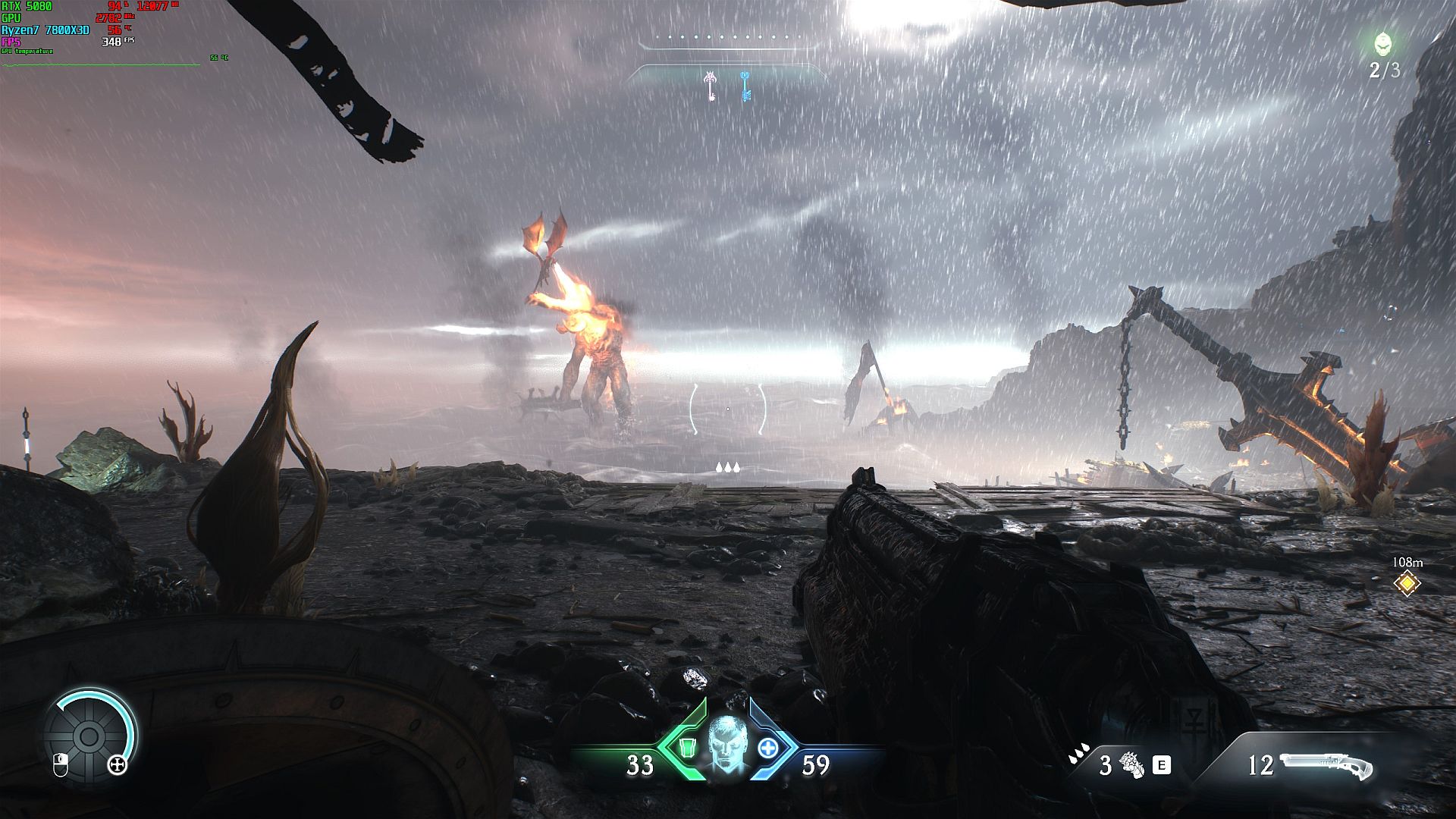Select the green armor icon
Viewport: 1456px width, 819px height.
click(687, 748)
